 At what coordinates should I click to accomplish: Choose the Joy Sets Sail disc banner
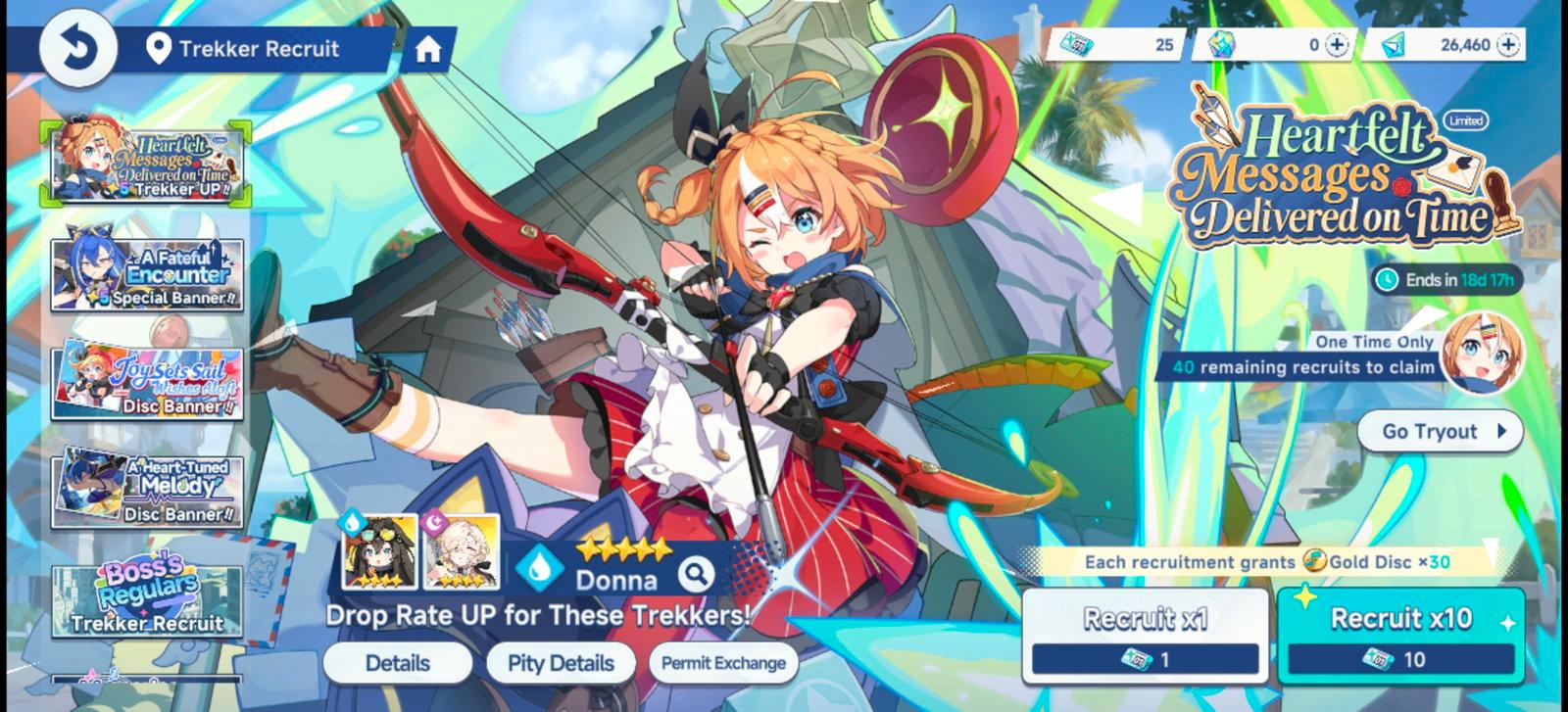[147, 380]
